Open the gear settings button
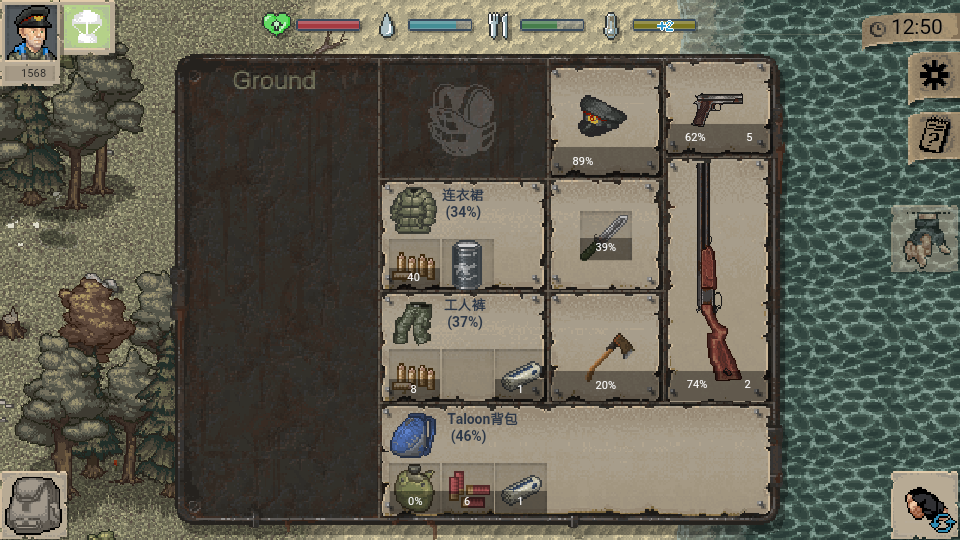Viewport: 960px width, 540px height. tap(932, 77)
